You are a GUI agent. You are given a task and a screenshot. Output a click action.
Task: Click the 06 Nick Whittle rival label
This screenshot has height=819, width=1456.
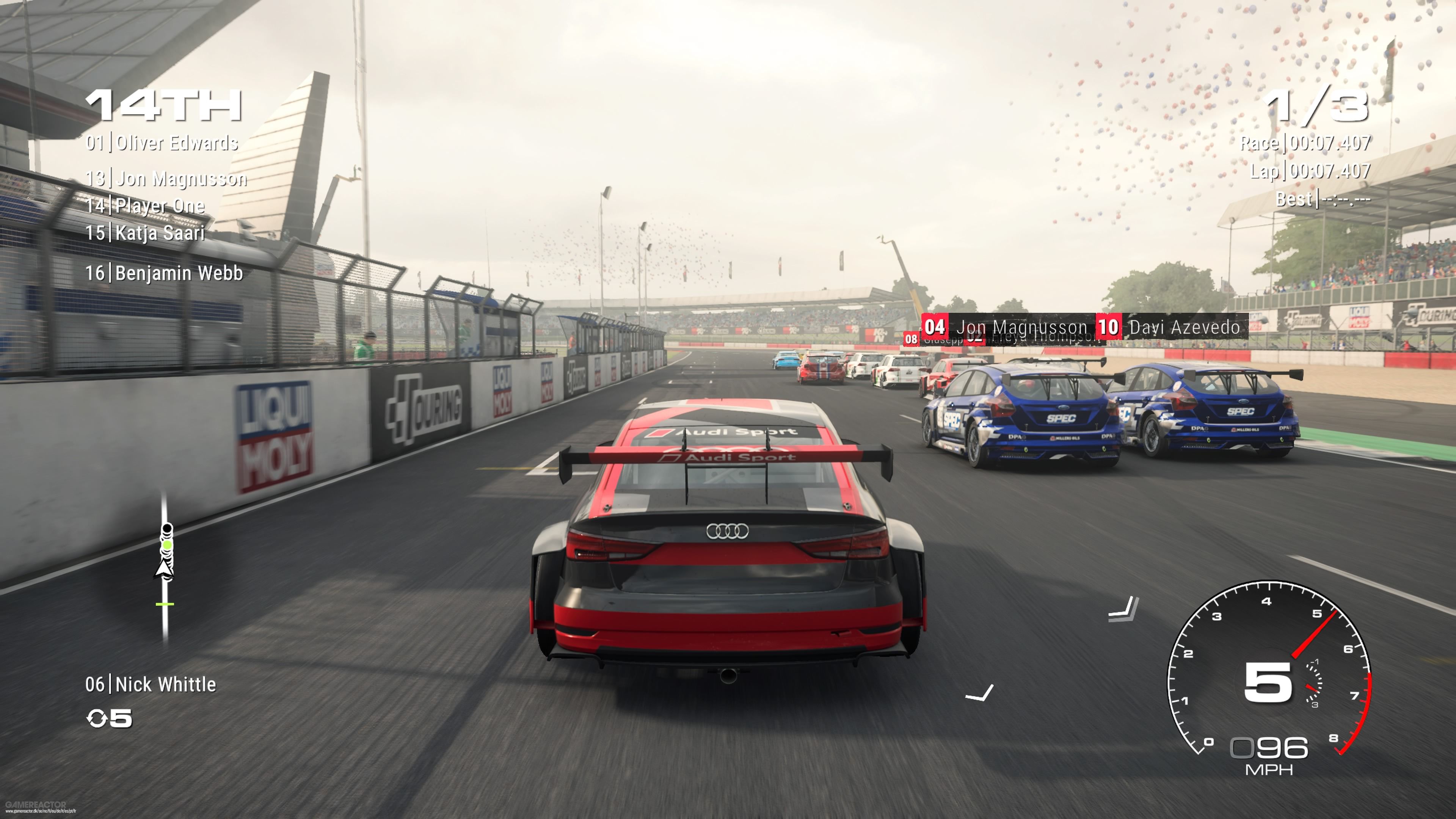(x=152, y=685)
